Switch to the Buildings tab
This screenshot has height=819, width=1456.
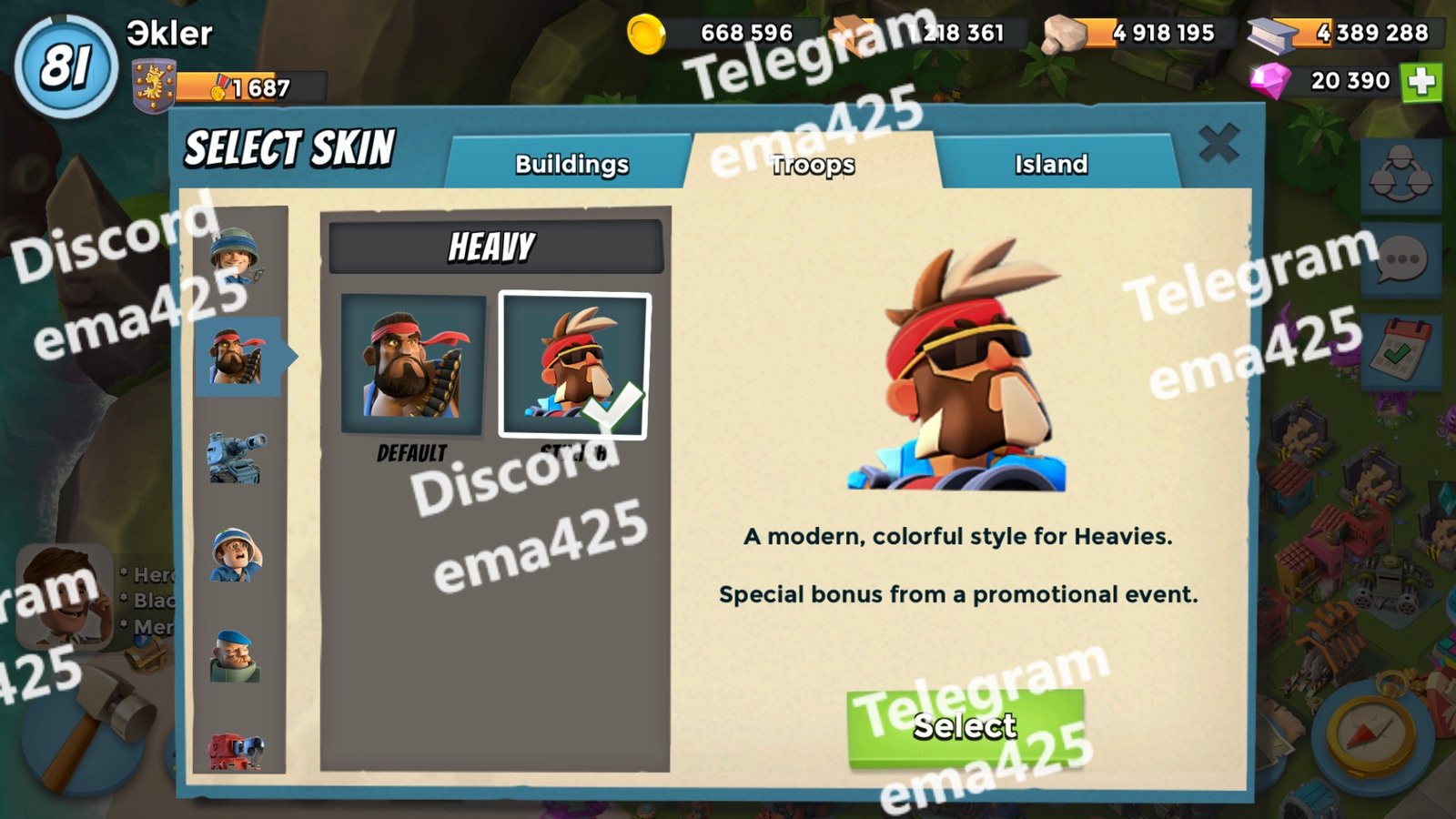point(571,164)
